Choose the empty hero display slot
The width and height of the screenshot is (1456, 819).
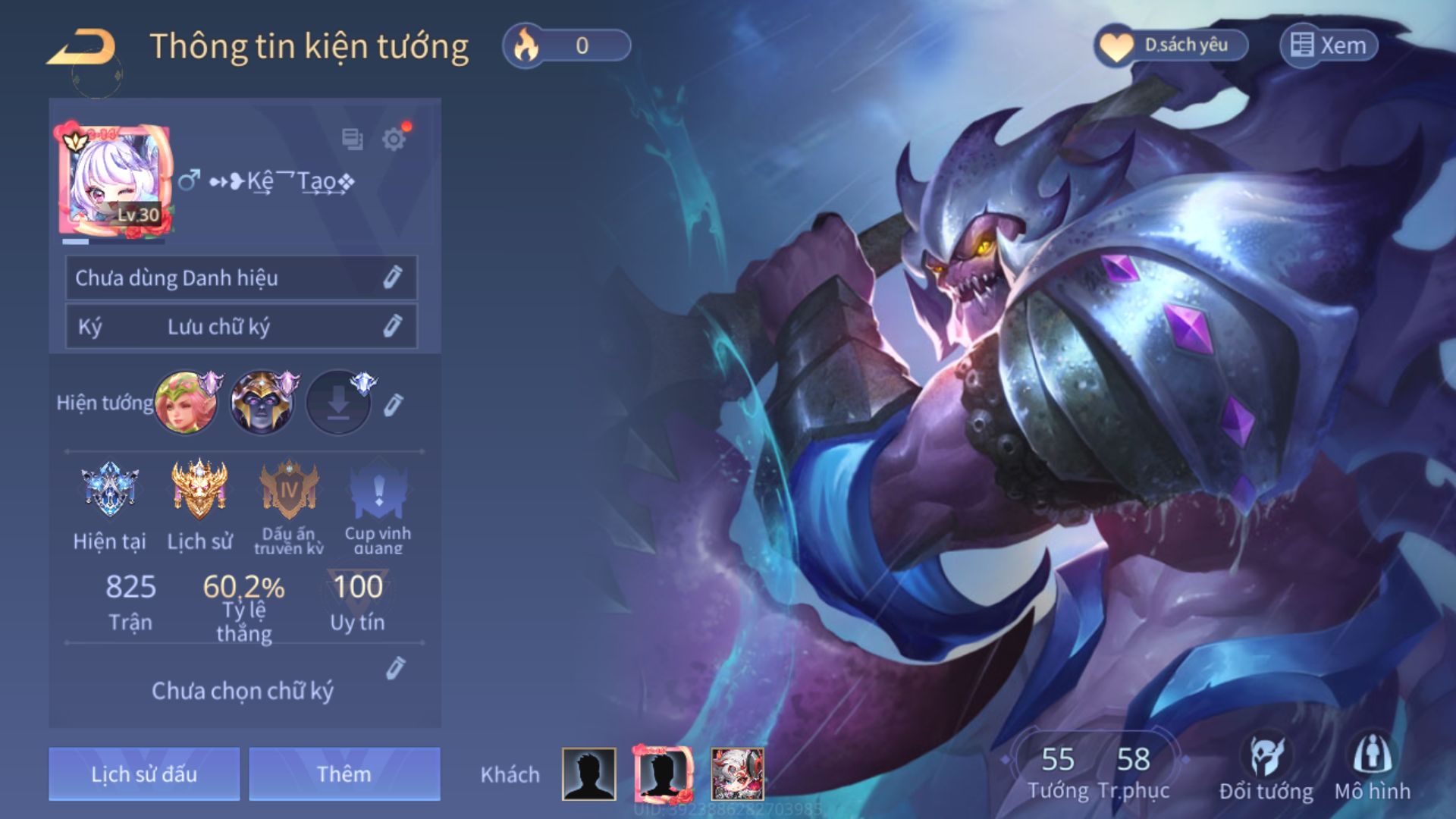coord(338,403)
